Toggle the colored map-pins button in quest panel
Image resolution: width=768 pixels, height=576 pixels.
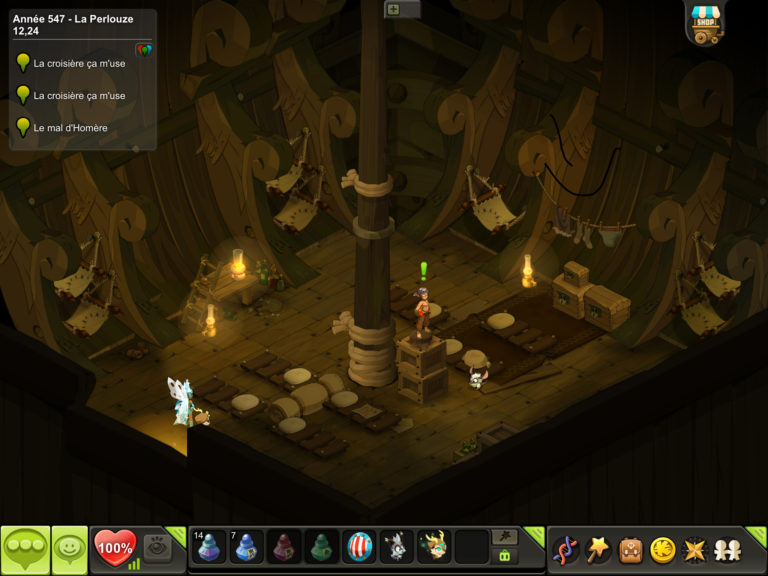pyautogui.click(x=144, y=49)
